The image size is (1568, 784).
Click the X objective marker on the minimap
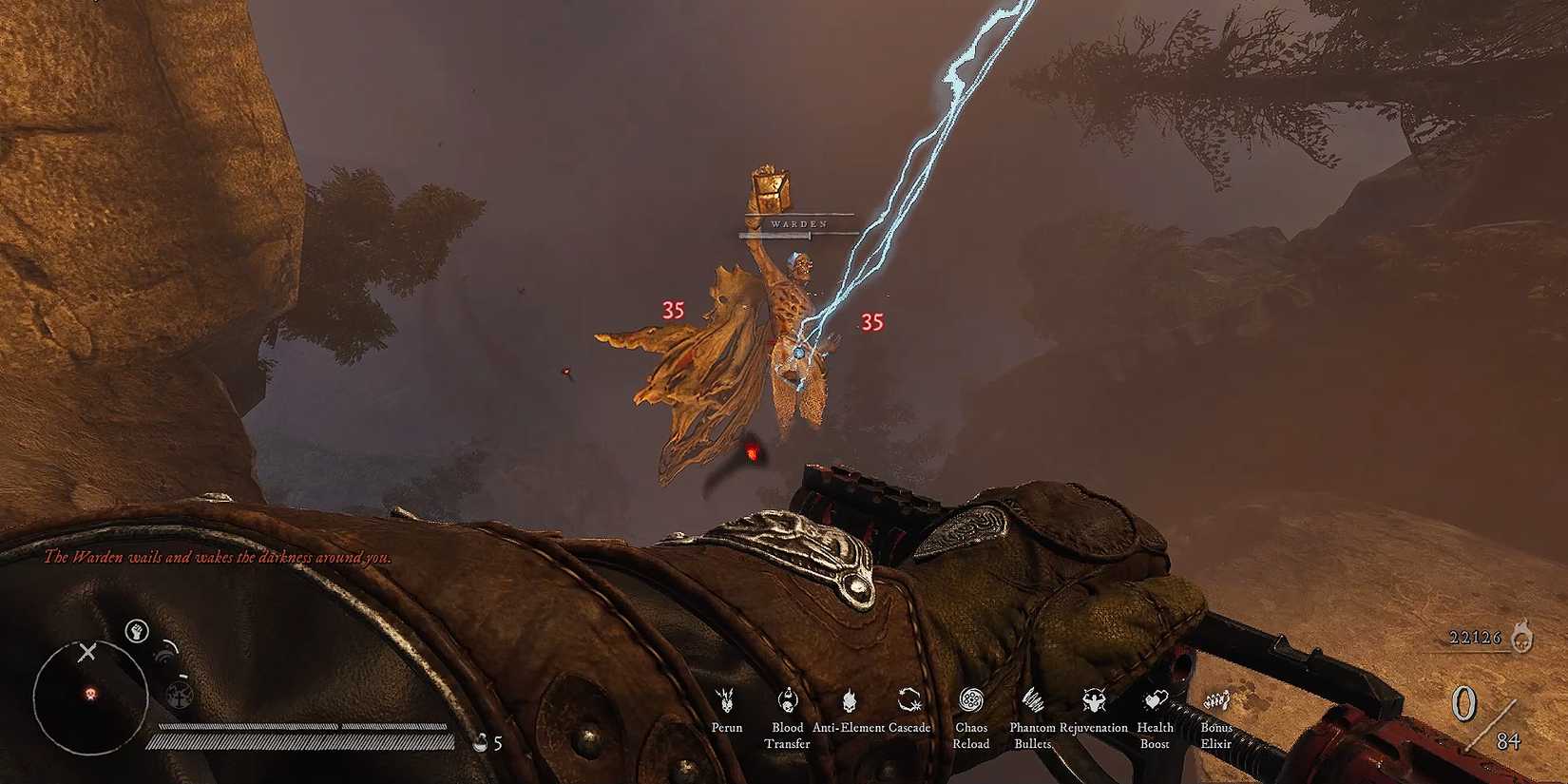point(87,649)
